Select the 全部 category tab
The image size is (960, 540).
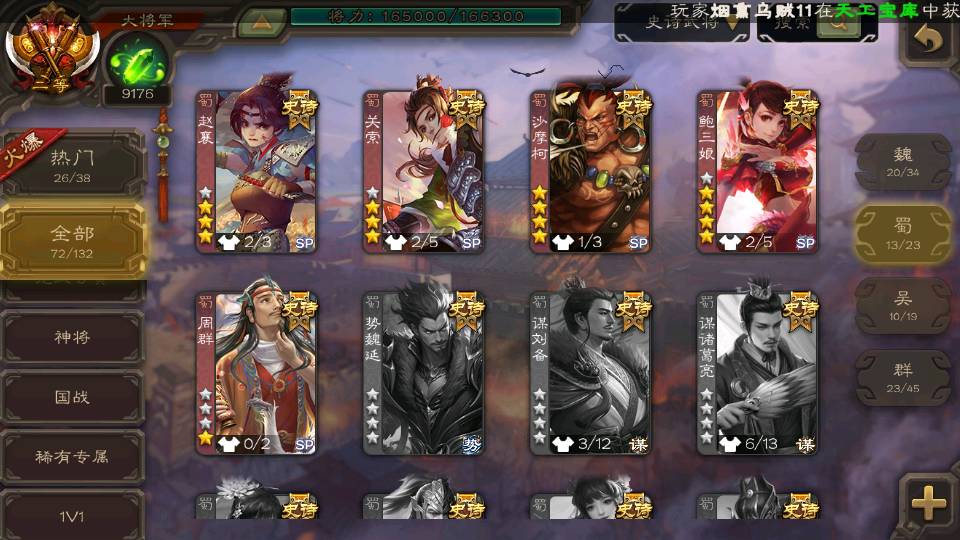coord(72,240)
